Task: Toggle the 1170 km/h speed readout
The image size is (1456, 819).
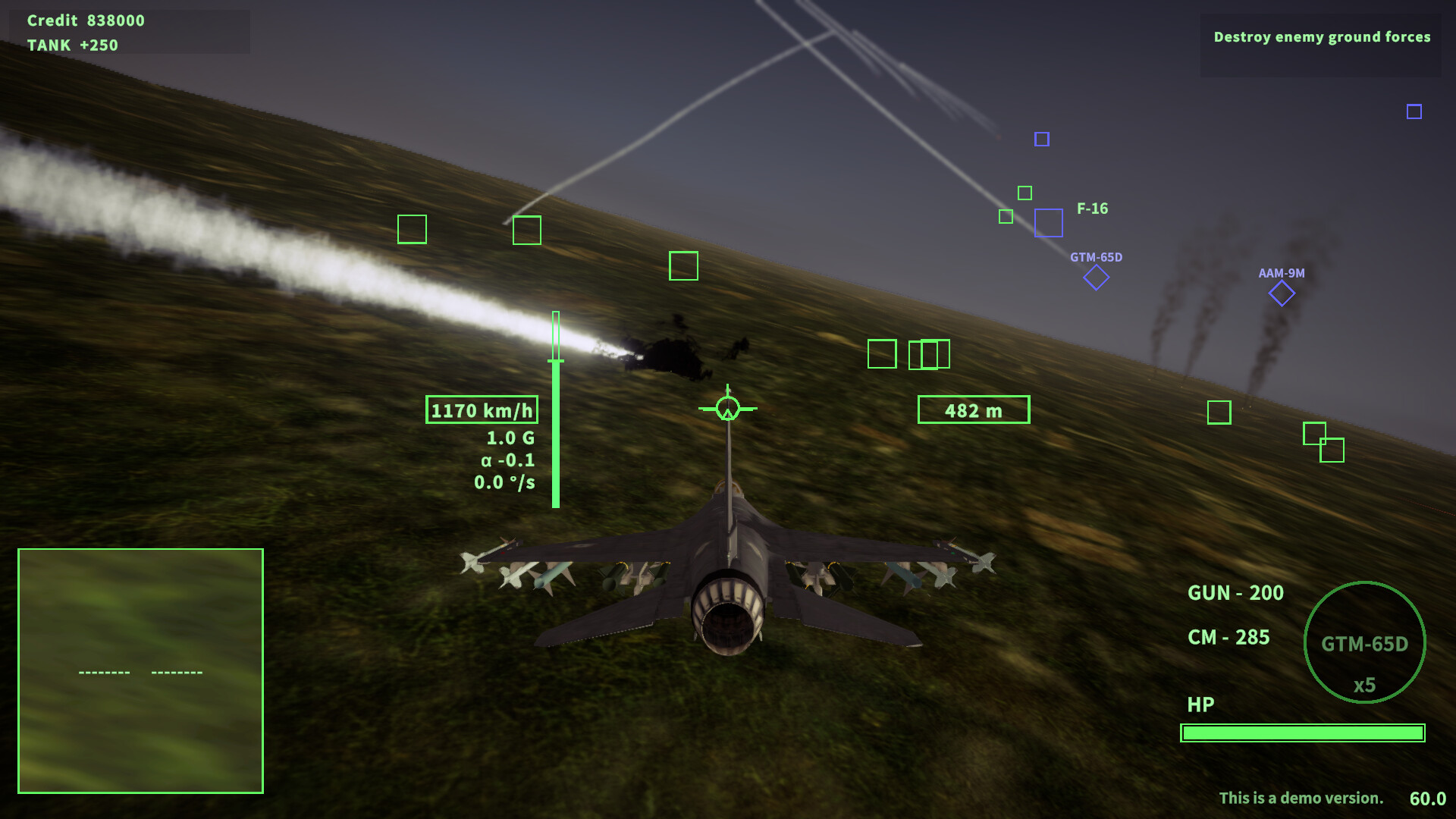Action: click(482, 408)
